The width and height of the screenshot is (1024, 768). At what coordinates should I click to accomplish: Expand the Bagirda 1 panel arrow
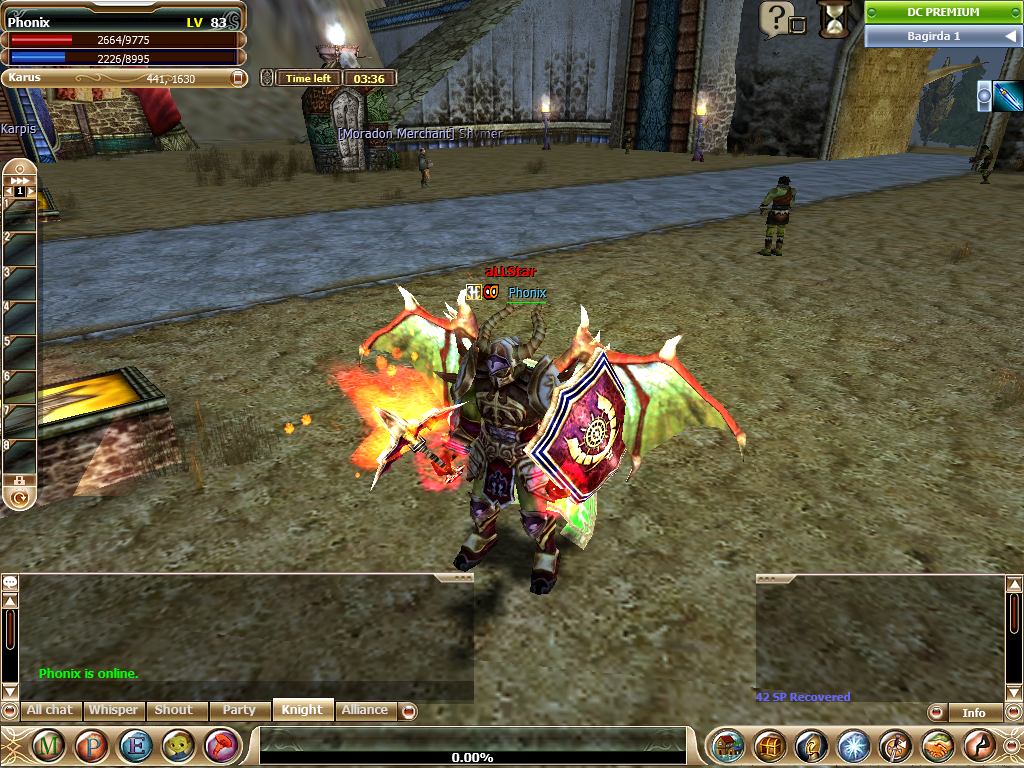click(x=1010, y=36)
